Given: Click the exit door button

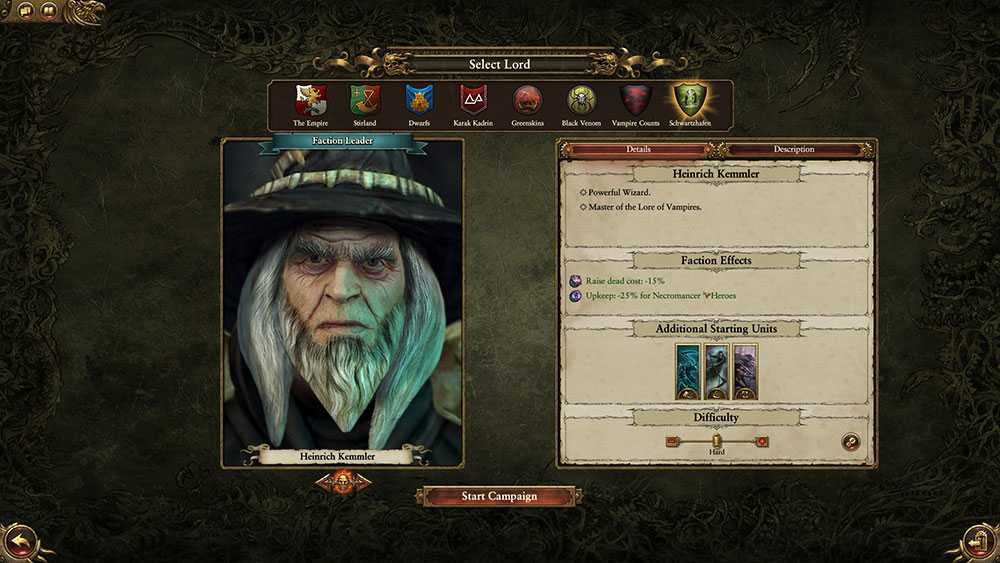Looking at the screenshot, I should tap(979, 543).
